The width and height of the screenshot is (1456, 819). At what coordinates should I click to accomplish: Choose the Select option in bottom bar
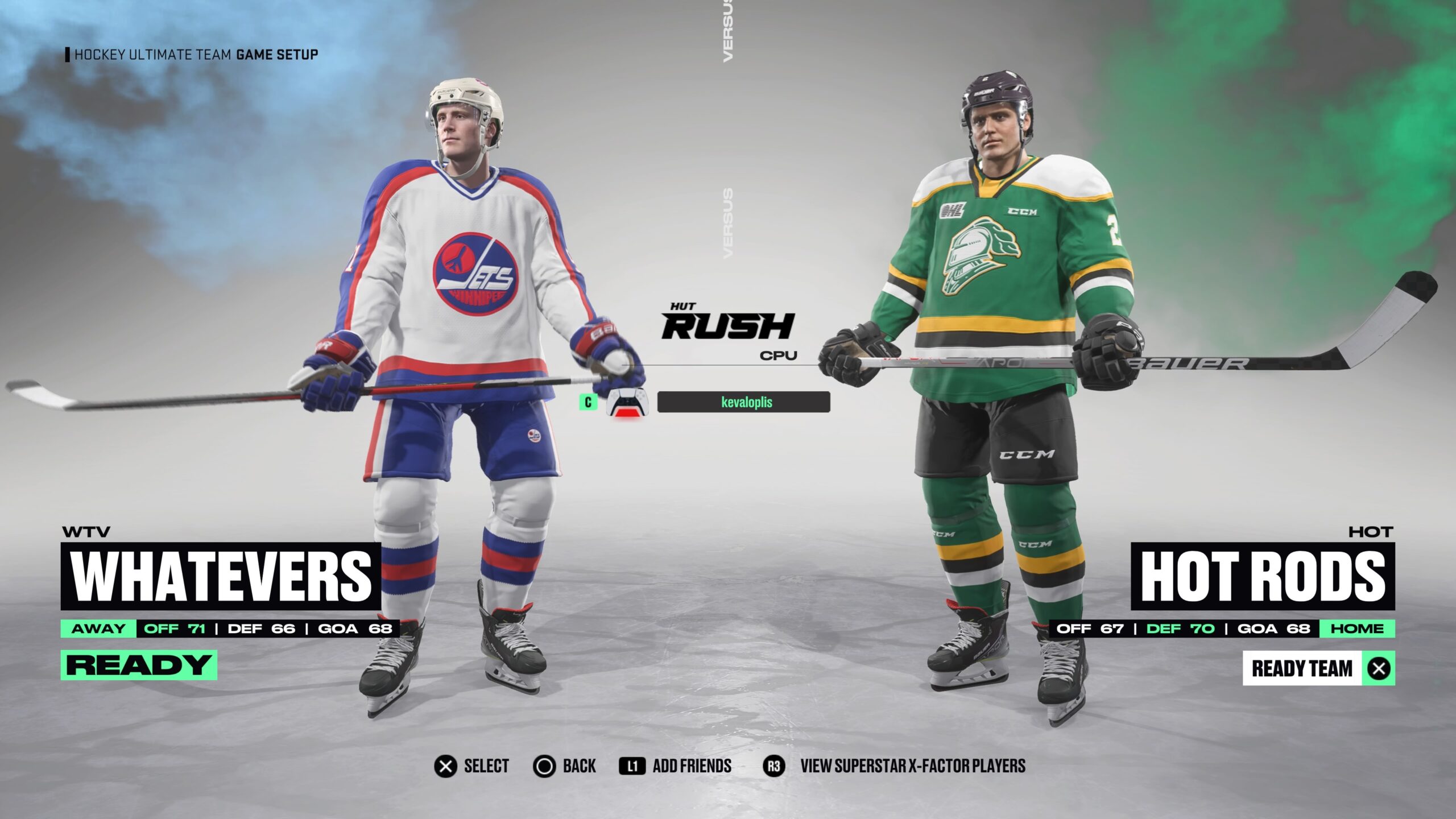(x=471, y=766)
